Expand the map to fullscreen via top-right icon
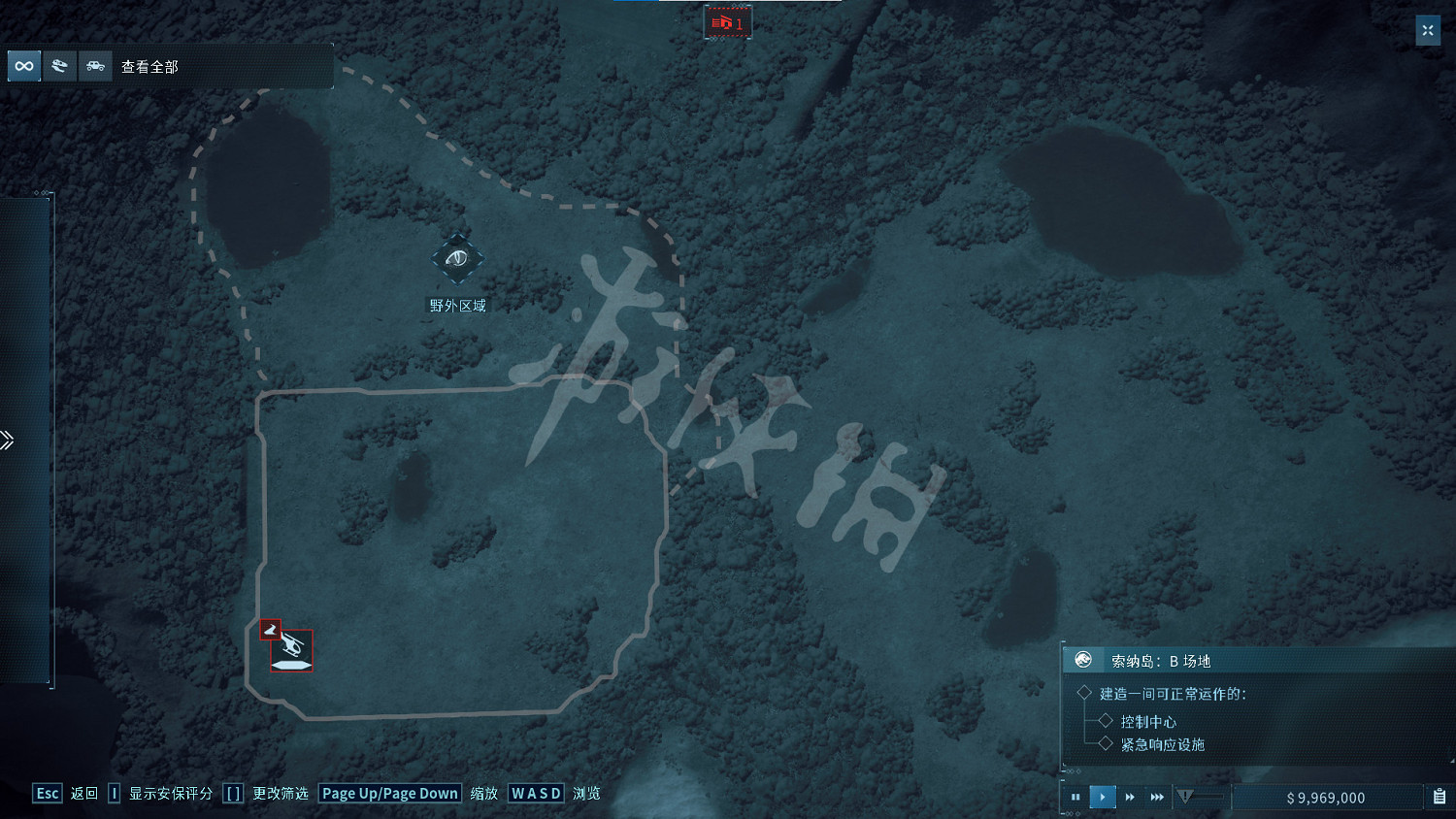Image resolution: width=1456 pixels, height=819 pixels. click(x=1428, y=30)
